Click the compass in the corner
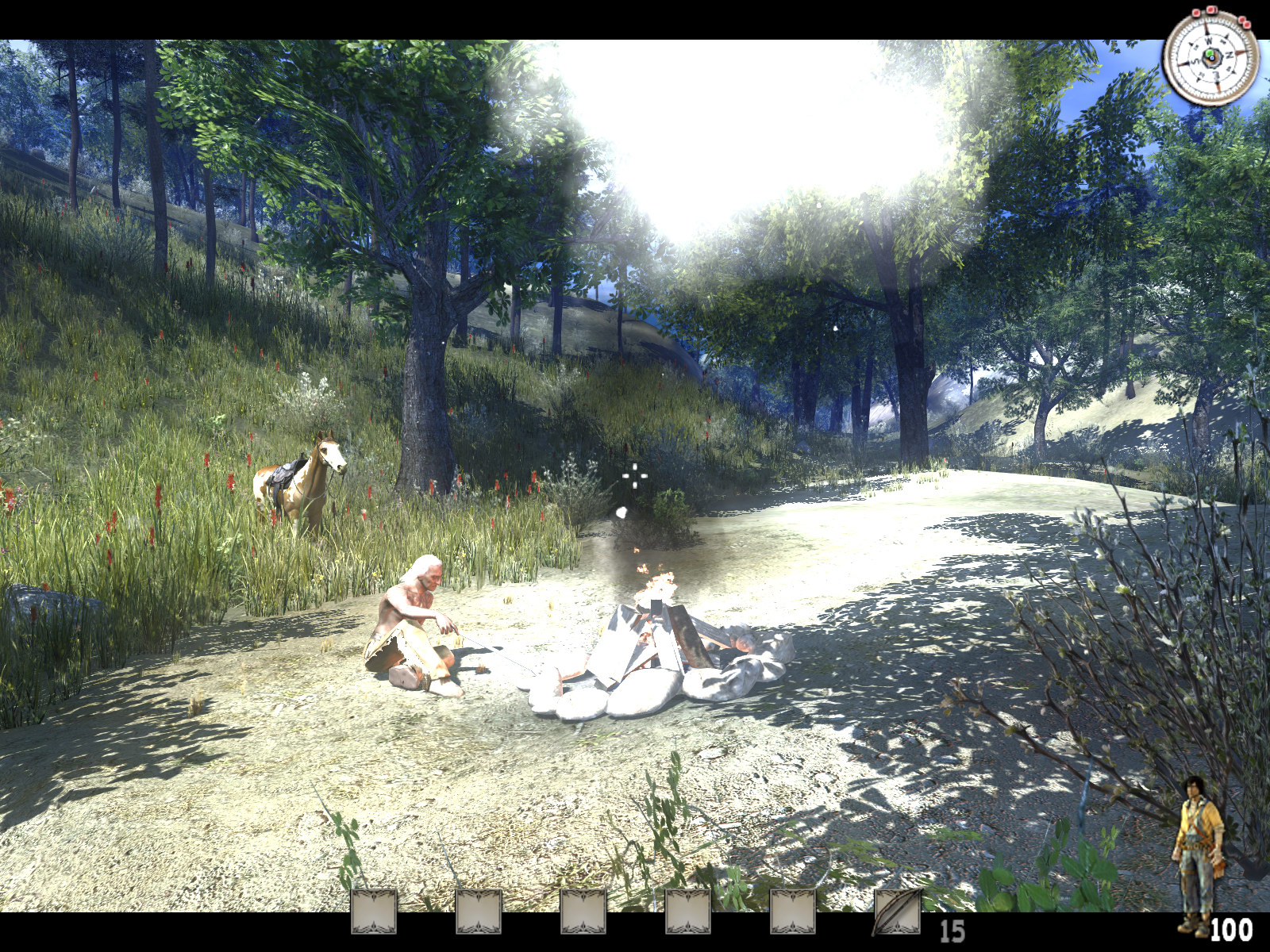The height and width of the screenshot is (952, 1270). 1210,56
